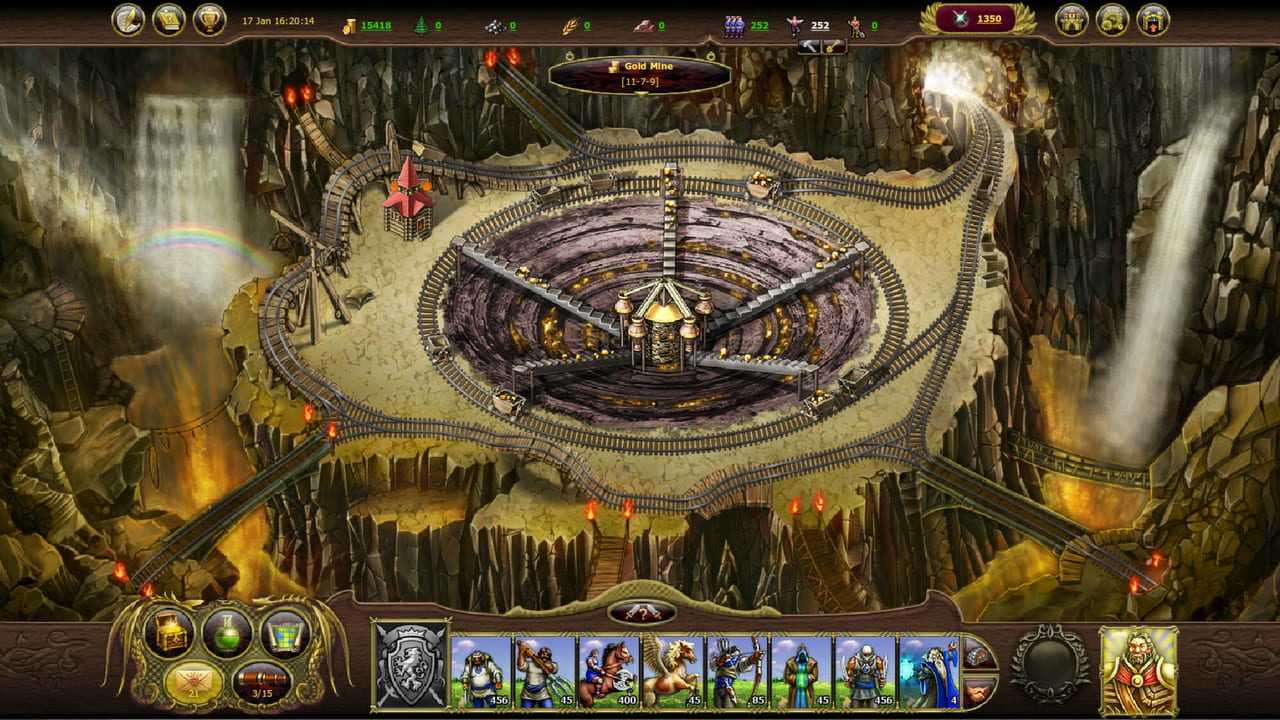This screenshot has width=1280, height=720.
Task: Open the checkered world map scroll
Action: [x=285, y=632]
